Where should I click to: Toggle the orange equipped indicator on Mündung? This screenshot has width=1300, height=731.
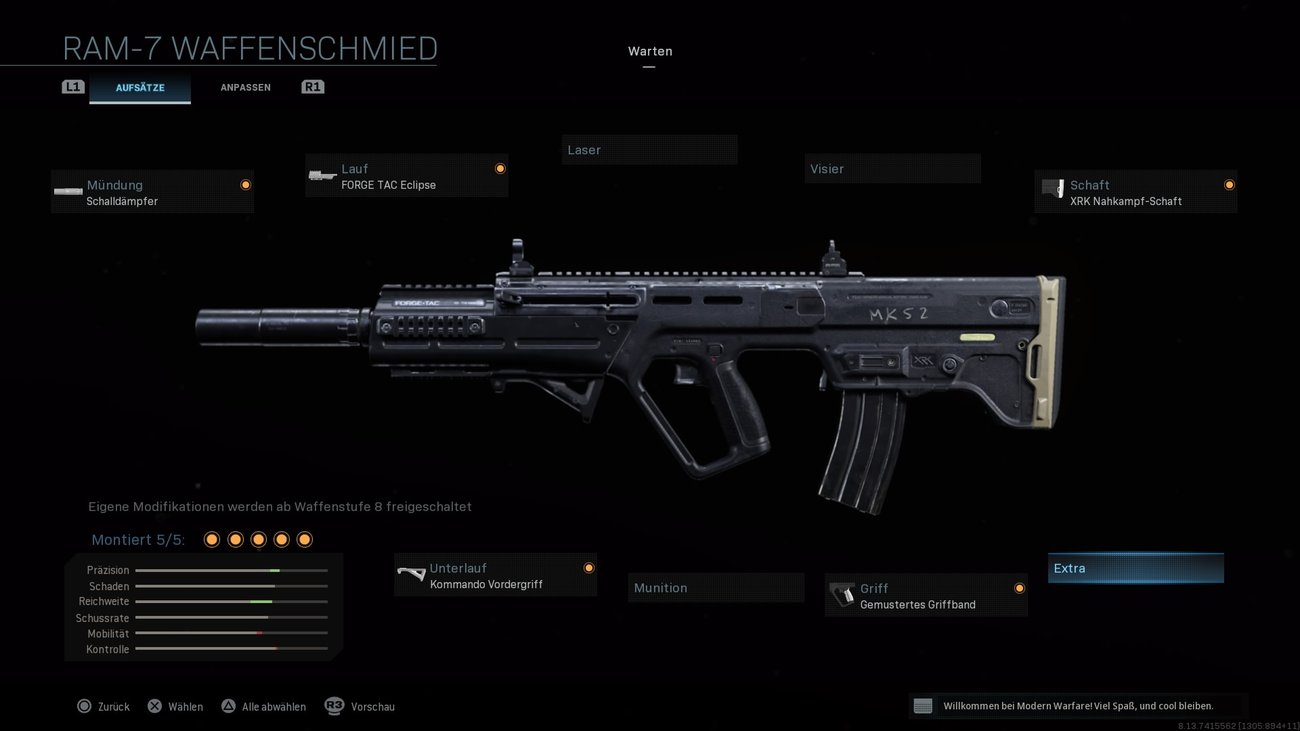[x=245, y=184]
